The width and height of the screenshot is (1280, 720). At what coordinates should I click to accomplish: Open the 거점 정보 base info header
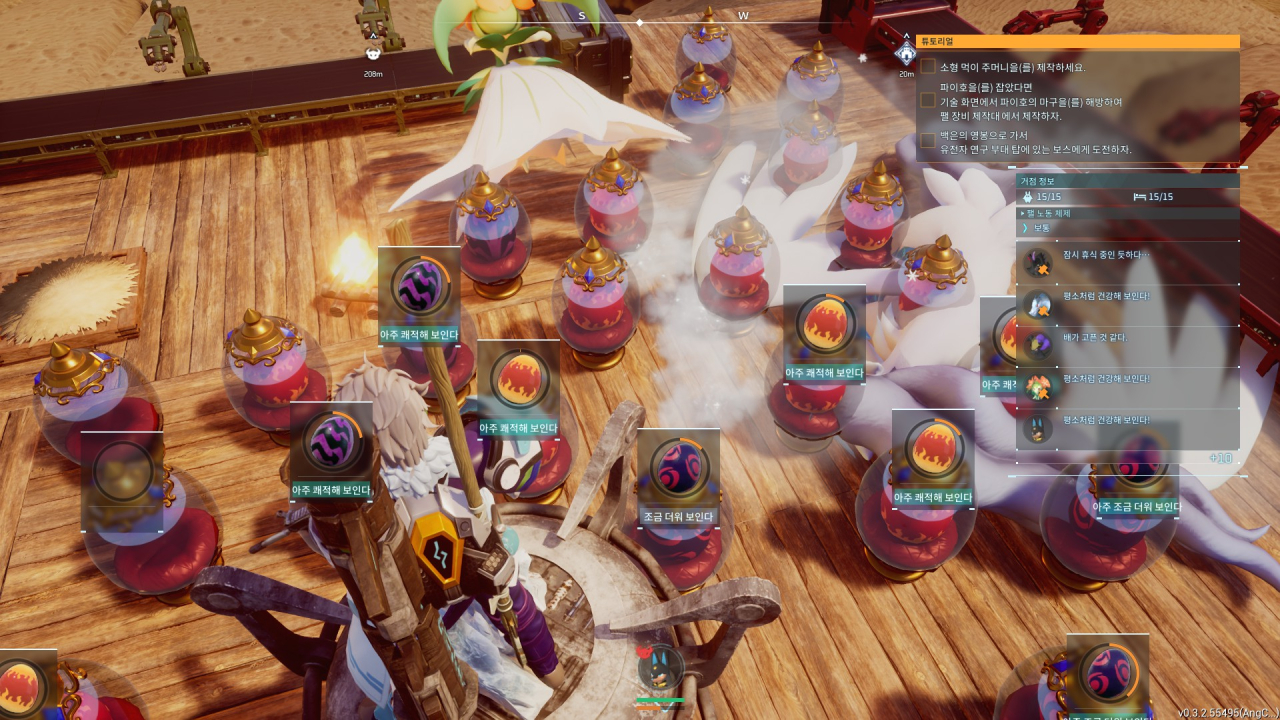1127,181
